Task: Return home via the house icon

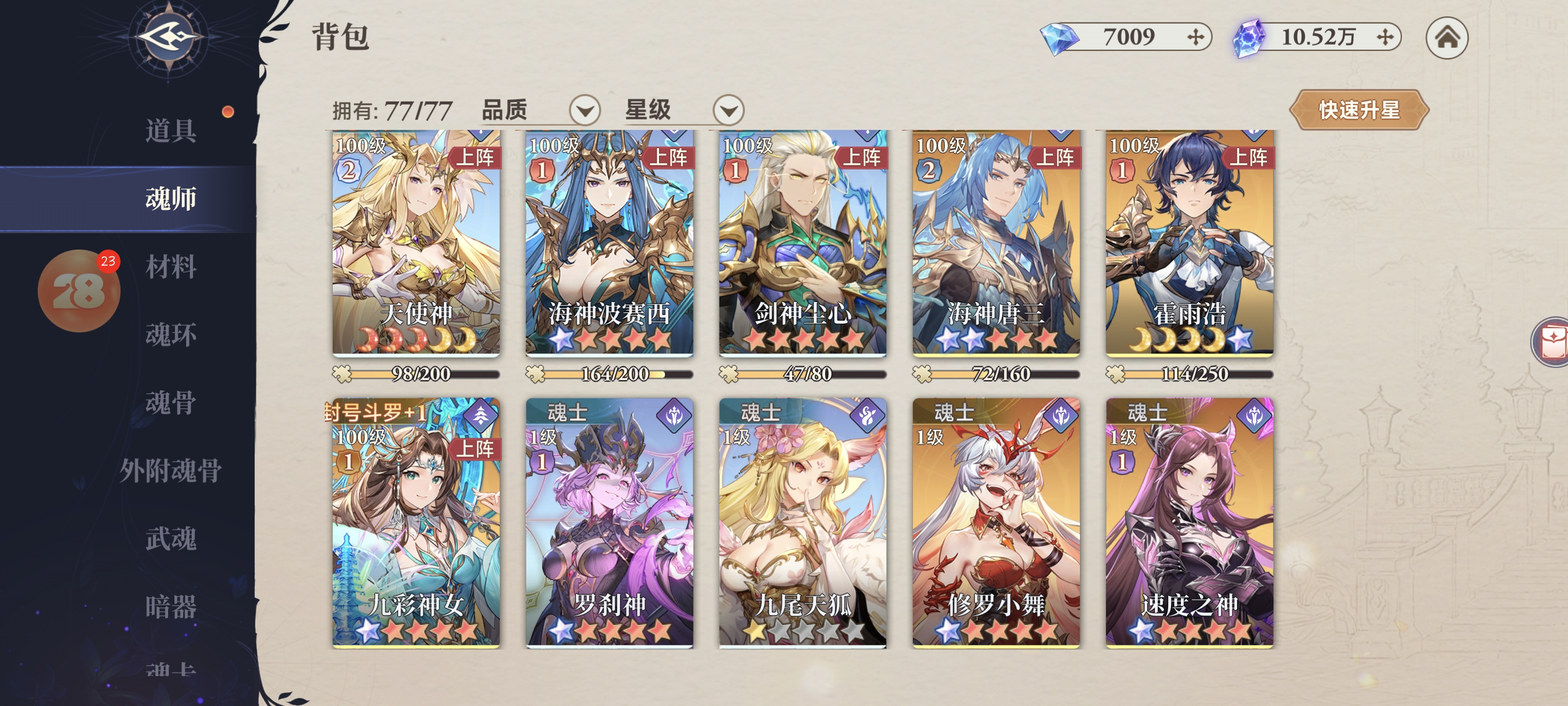Action: tap(1446, 38)
